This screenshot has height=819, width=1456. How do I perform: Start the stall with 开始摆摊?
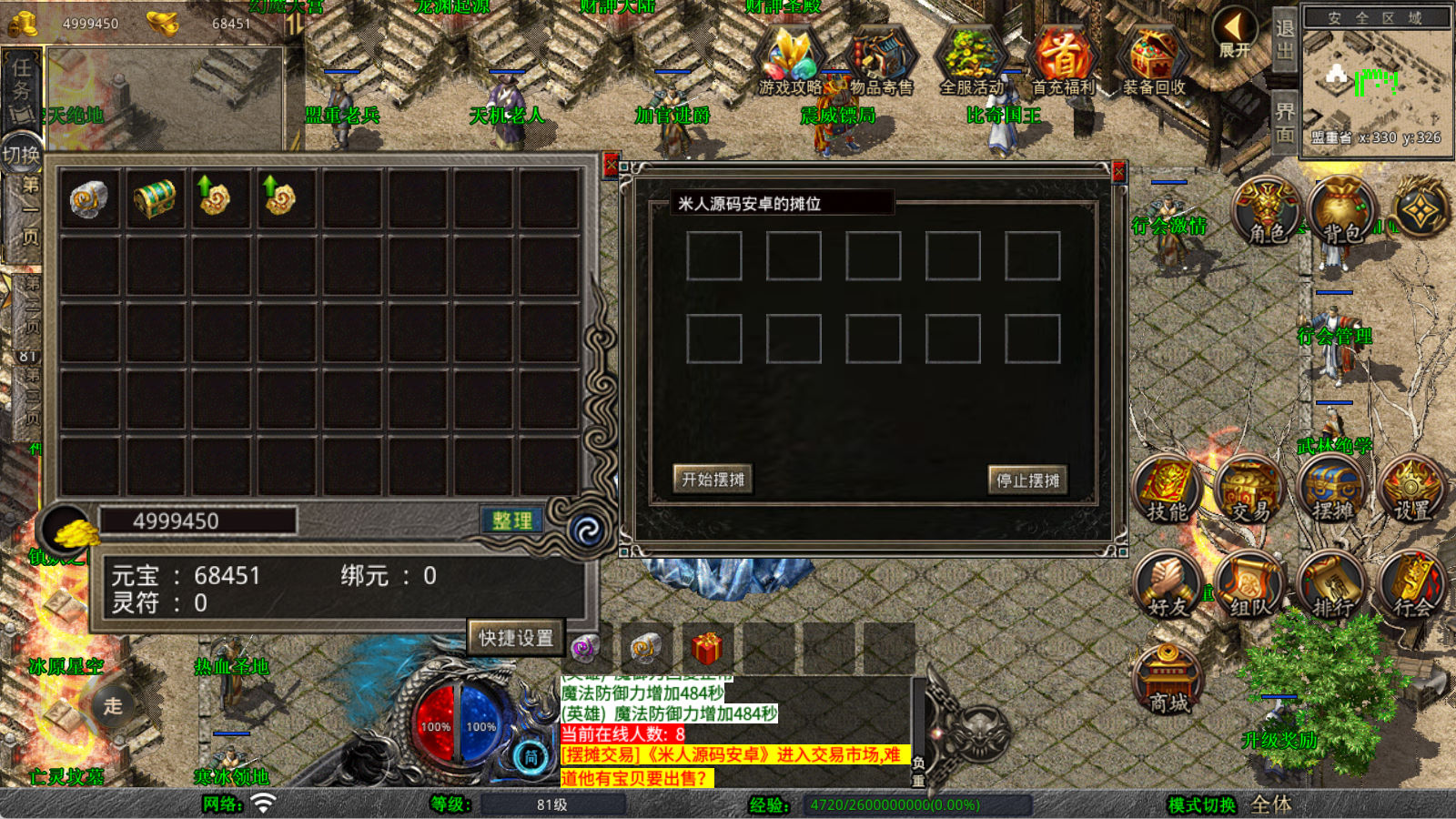coord(713,479)
